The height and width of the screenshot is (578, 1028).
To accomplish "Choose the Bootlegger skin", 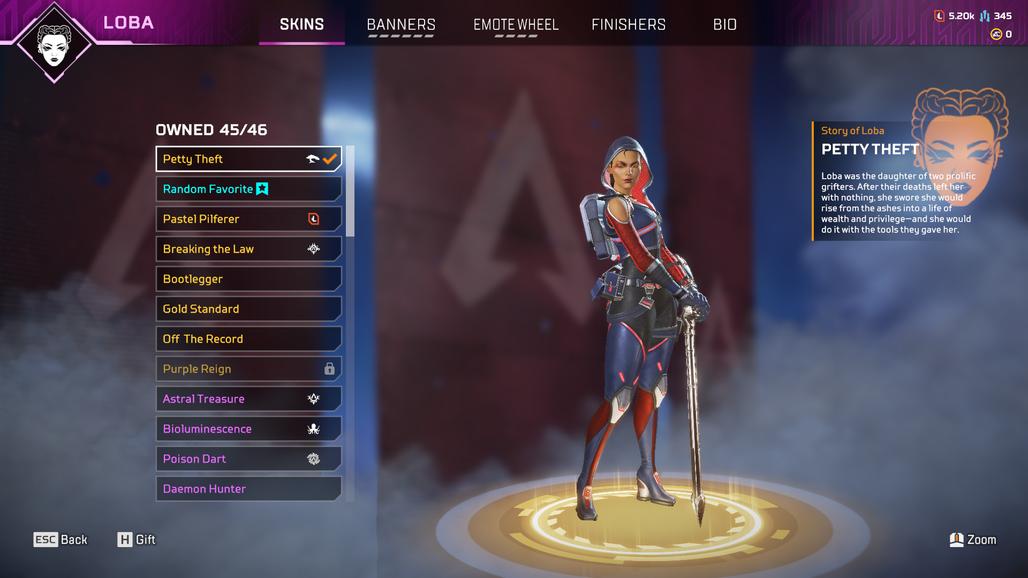I will pyautogui.click(x=248, y=279).
